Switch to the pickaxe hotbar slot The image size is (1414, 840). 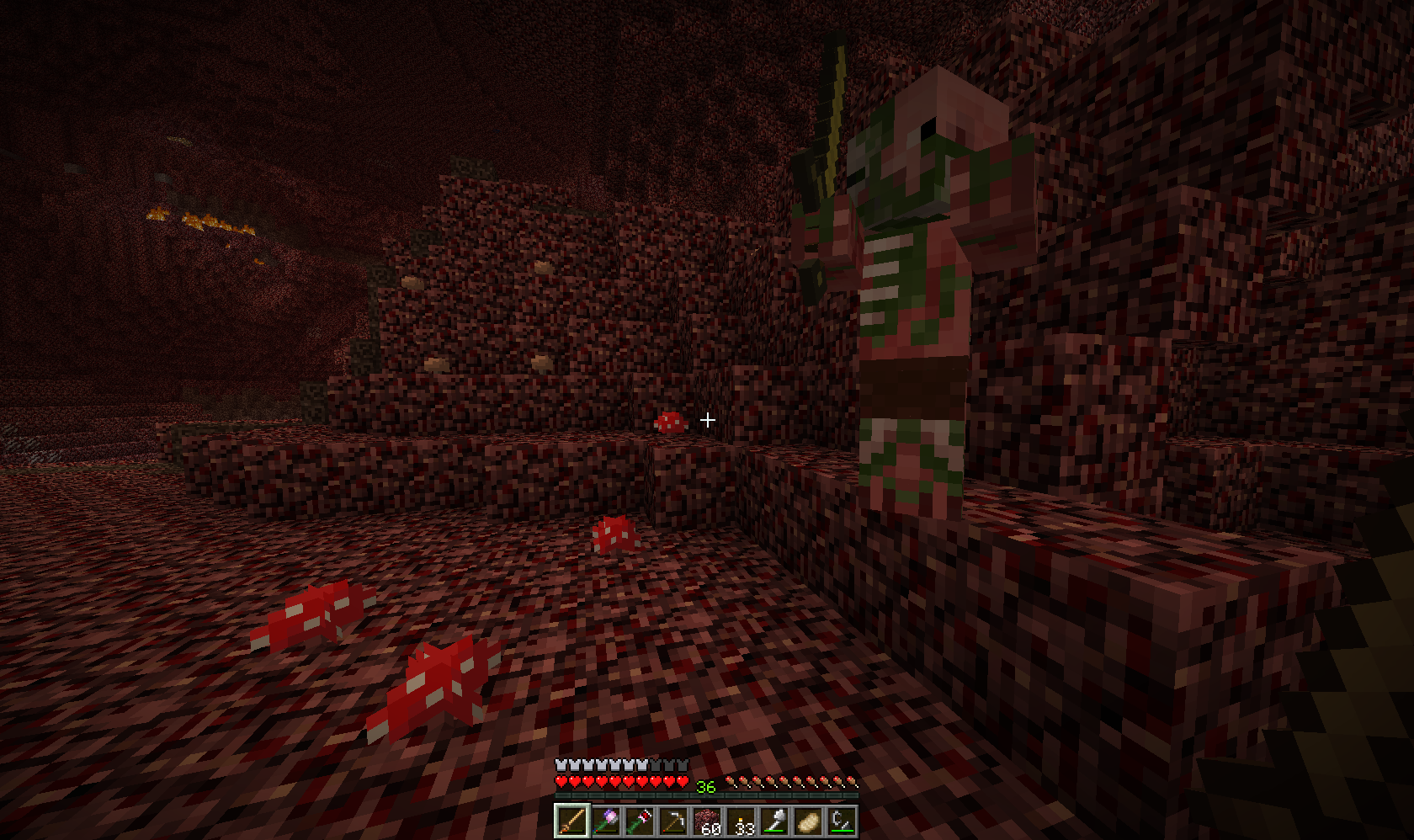click(x=672, y=821)
